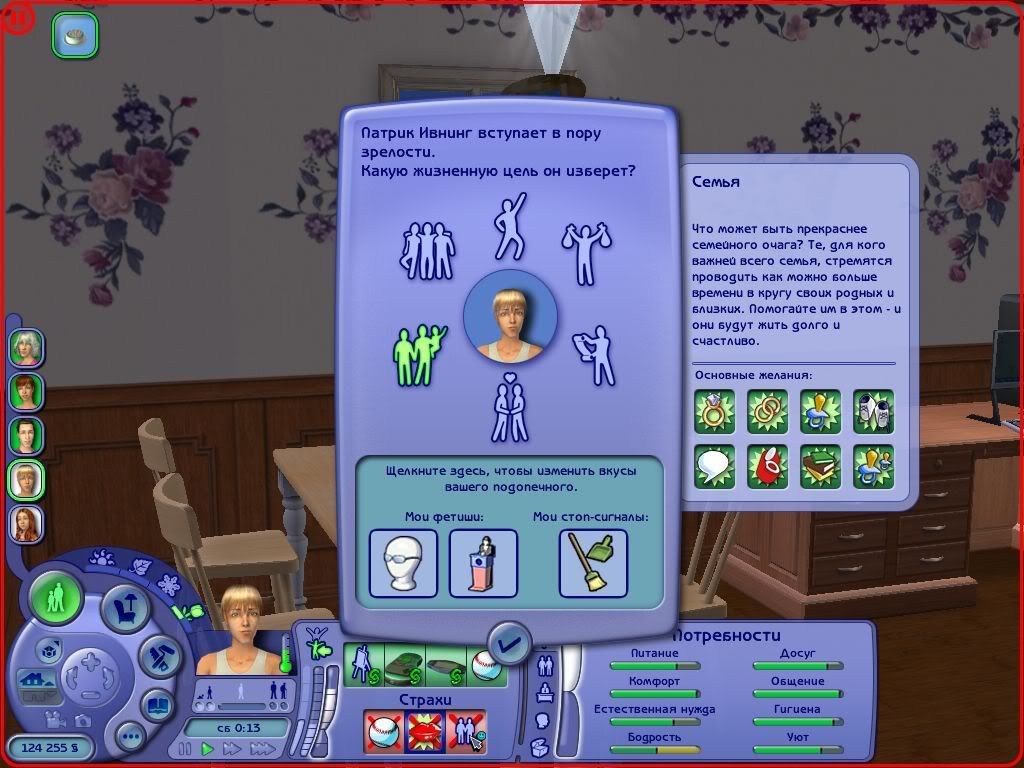
Task: Confirm the aspiration choice with the checkmark
Action: pos(510,643)
